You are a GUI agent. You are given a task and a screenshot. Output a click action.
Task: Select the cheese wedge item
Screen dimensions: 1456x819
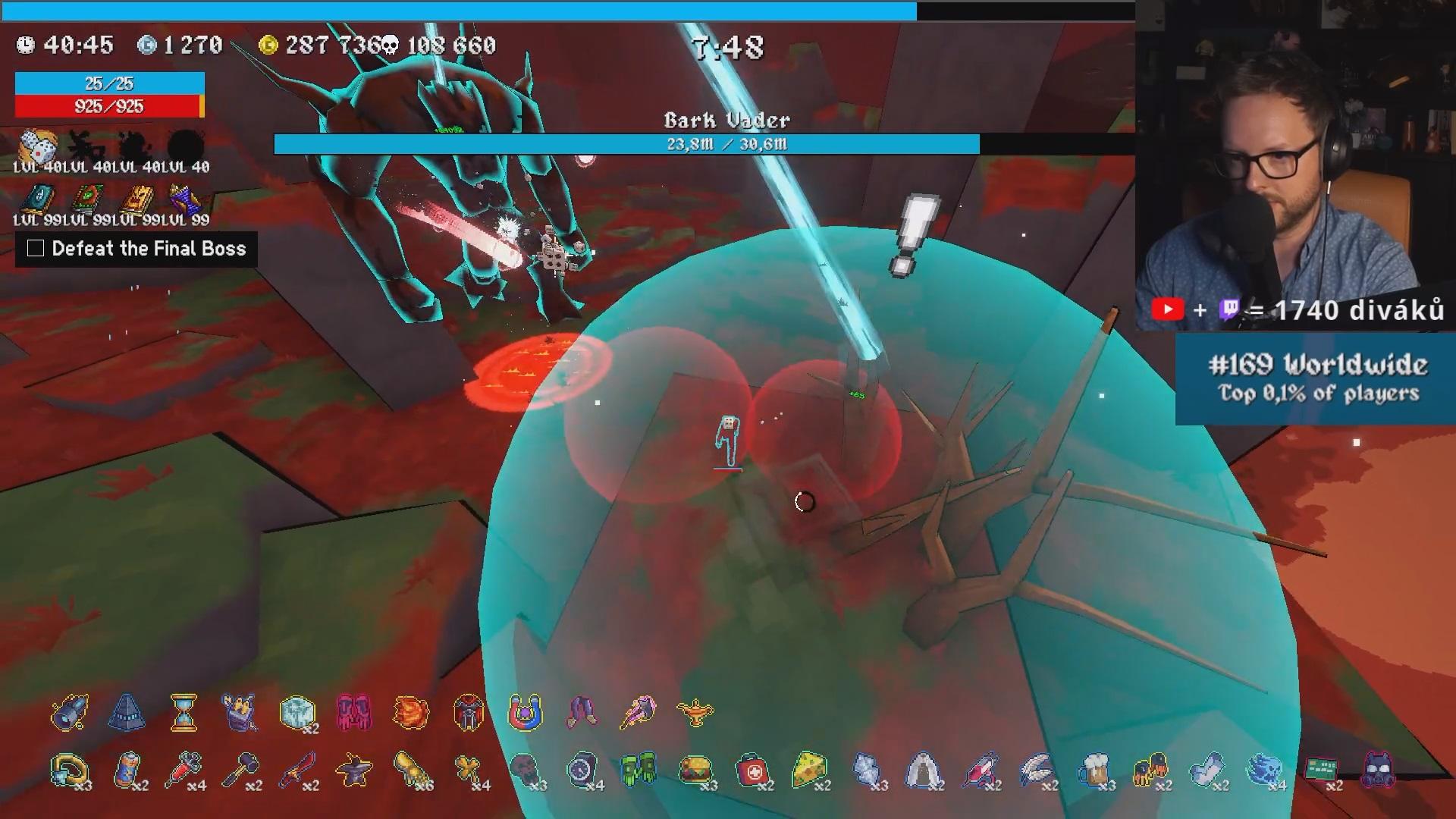click(808, 770)
